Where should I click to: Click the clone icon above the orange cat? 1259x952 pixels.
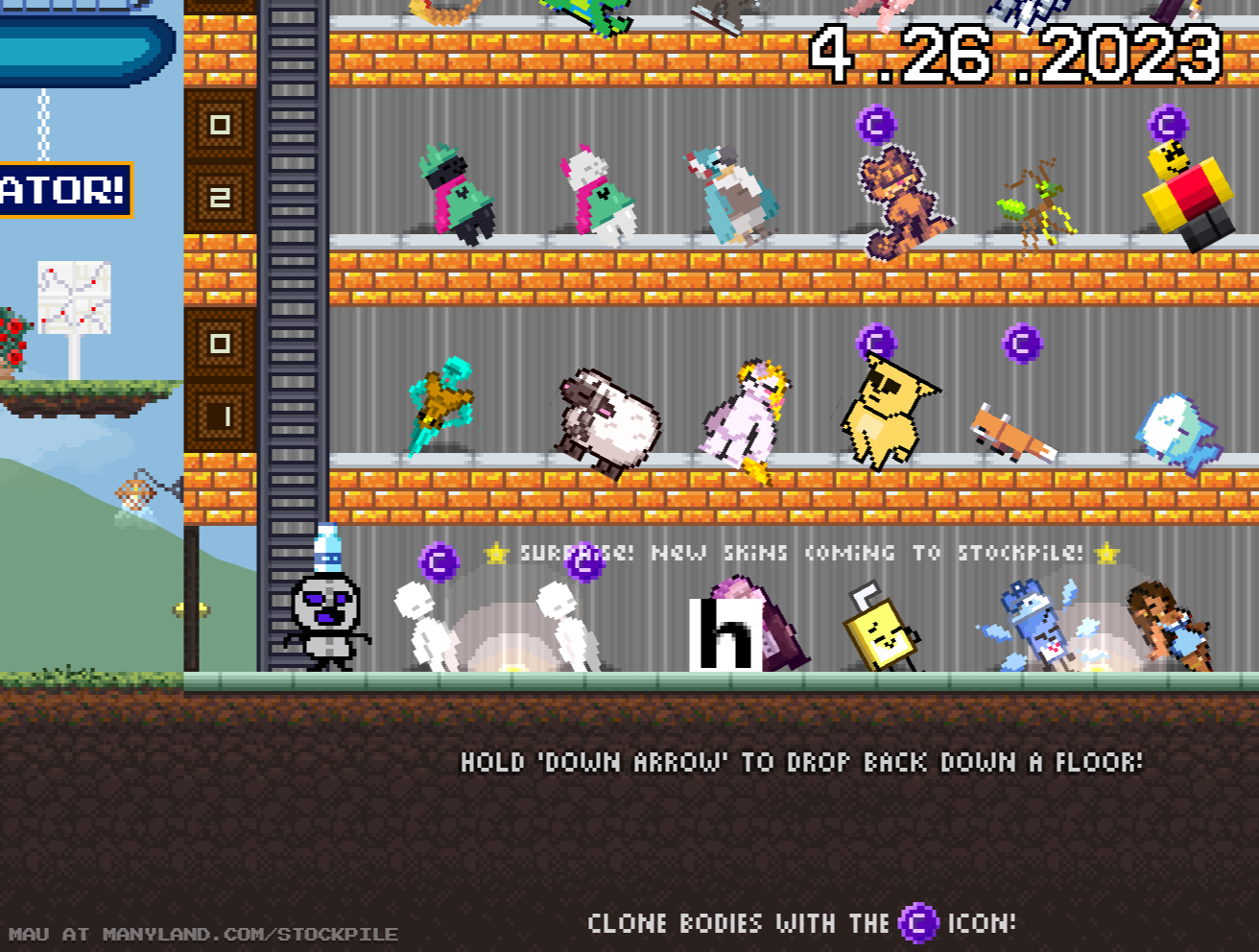tap(876, 125)
